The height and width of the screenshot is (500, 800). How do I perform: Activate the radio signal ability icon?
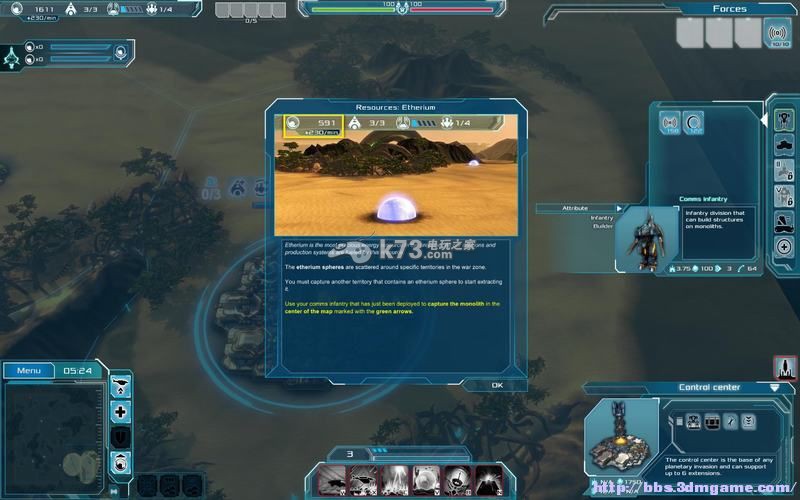click(x=670, y=124)
